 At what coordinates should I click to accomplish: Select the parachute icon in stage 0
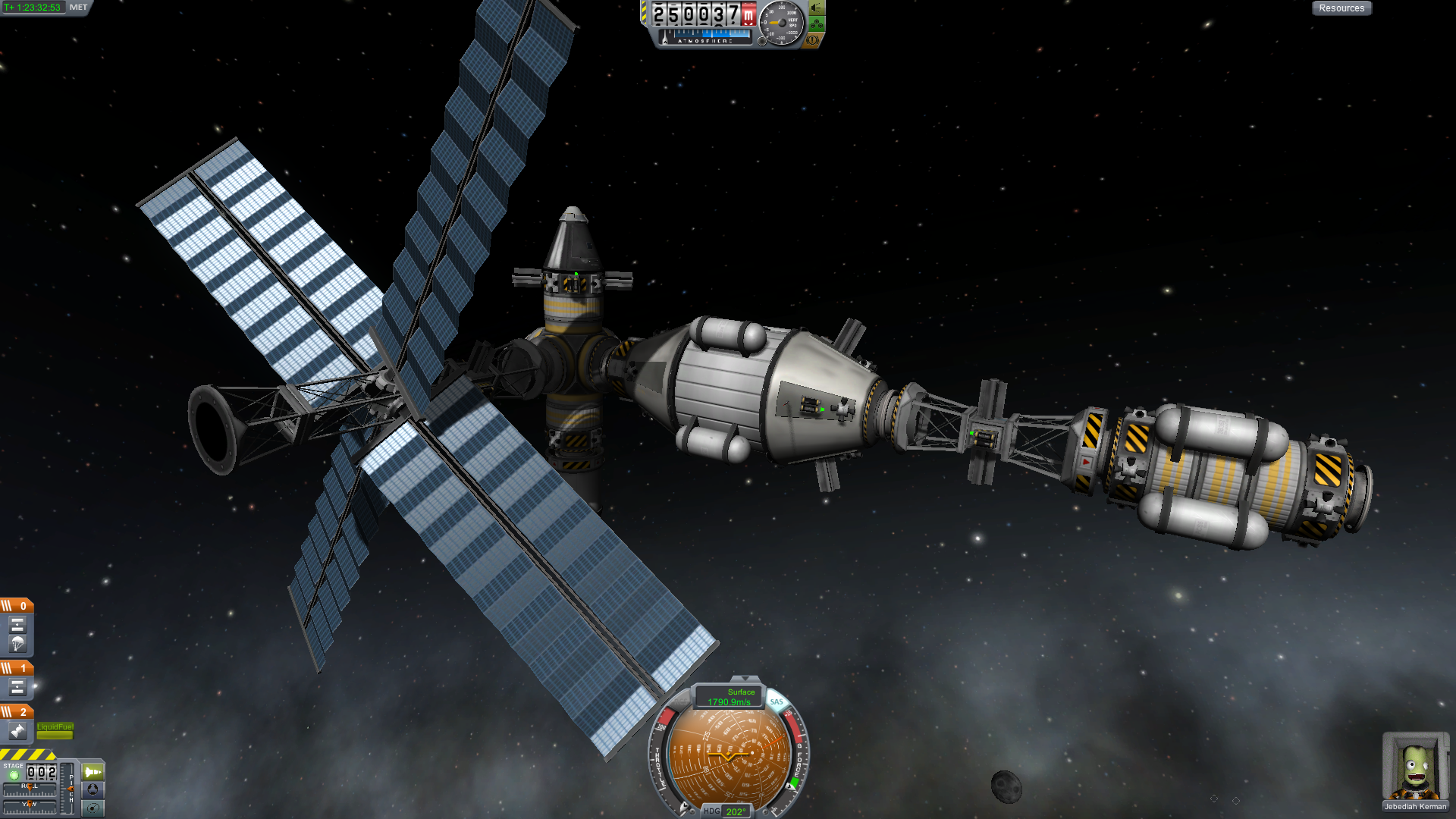(17, 644)
